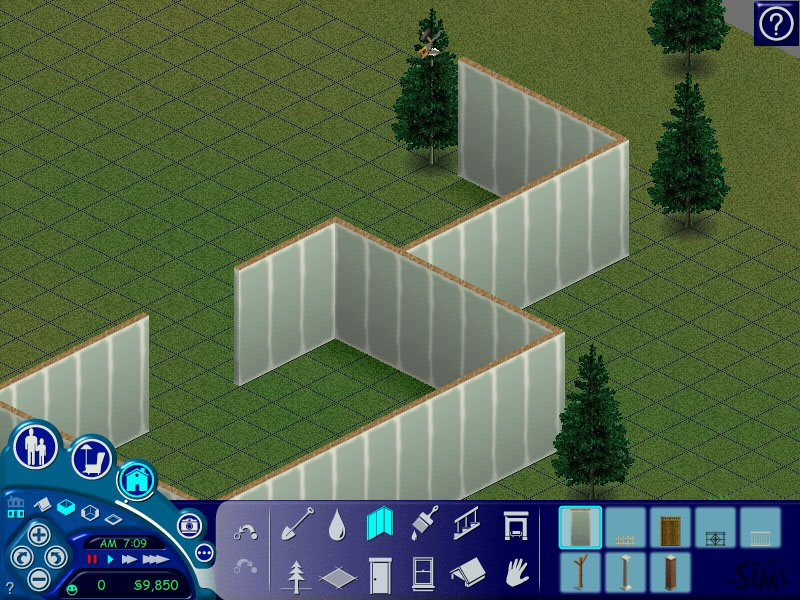Switch to Buy mode
Image resolution: width=800 pixels, height=600 pixels.
click(x=90, y=459)
